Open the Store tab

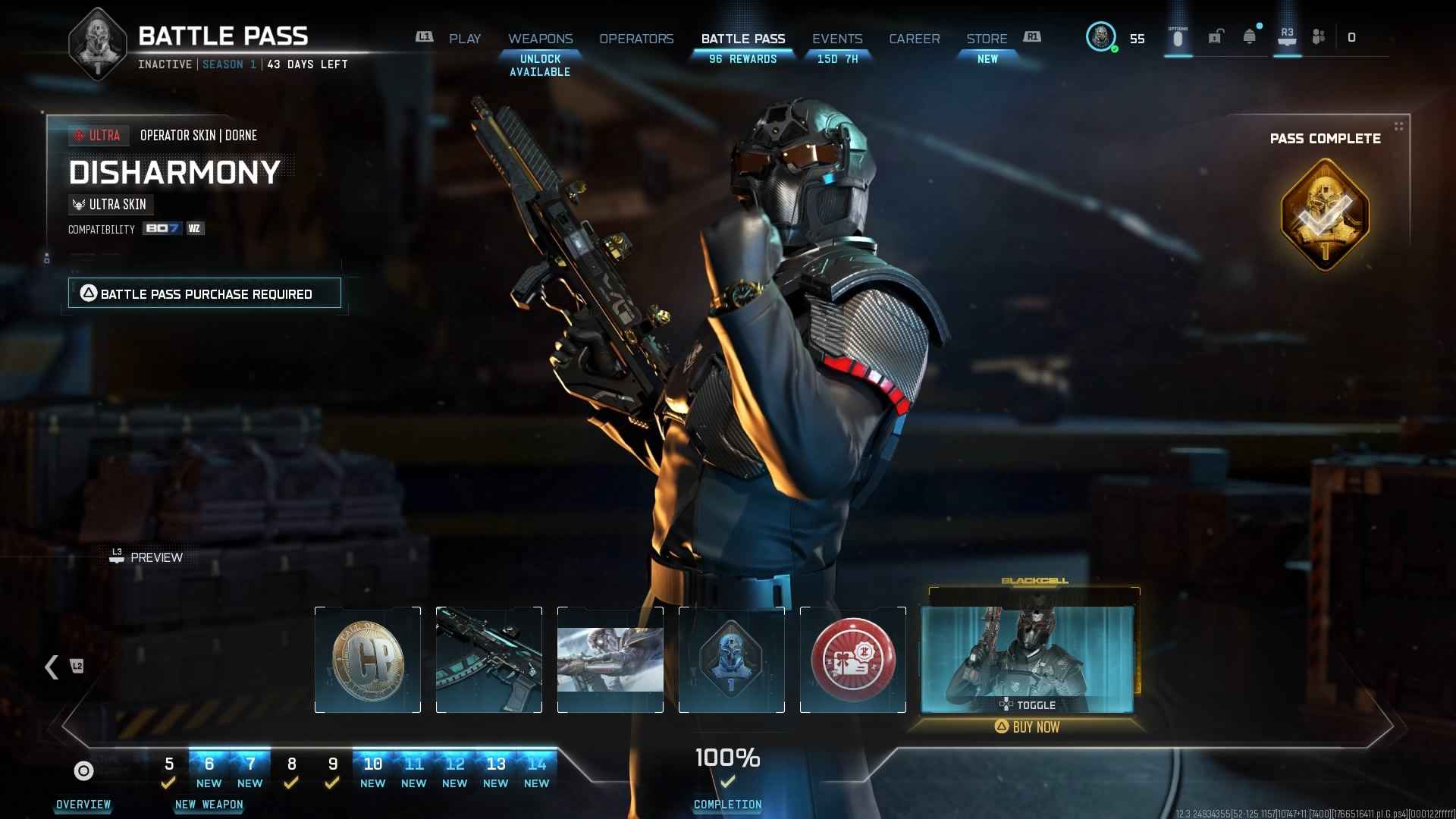[987, 39]
